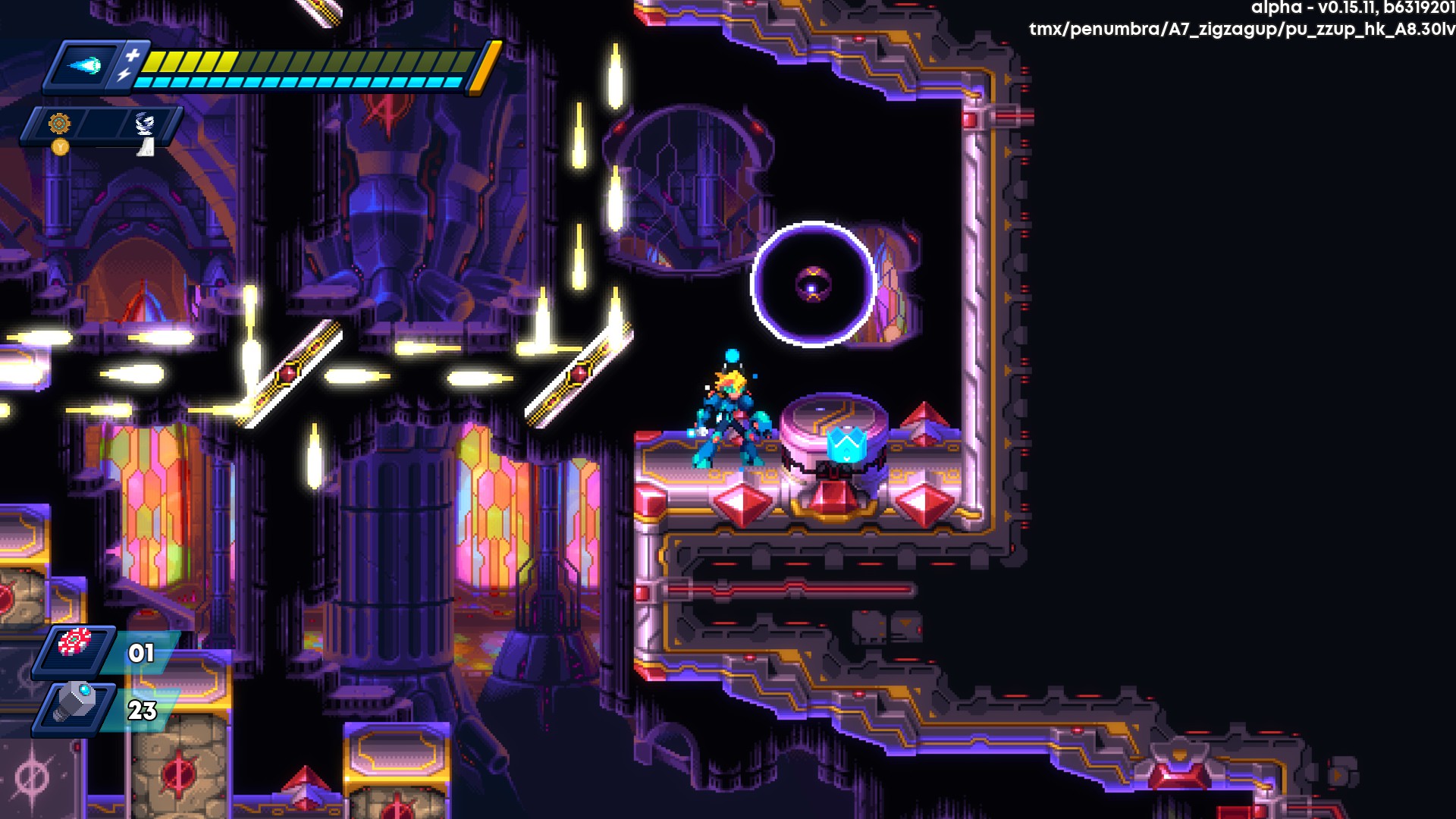Click the grey bolt currency icon
1456x819 pixels.
[x=74, y=701]
